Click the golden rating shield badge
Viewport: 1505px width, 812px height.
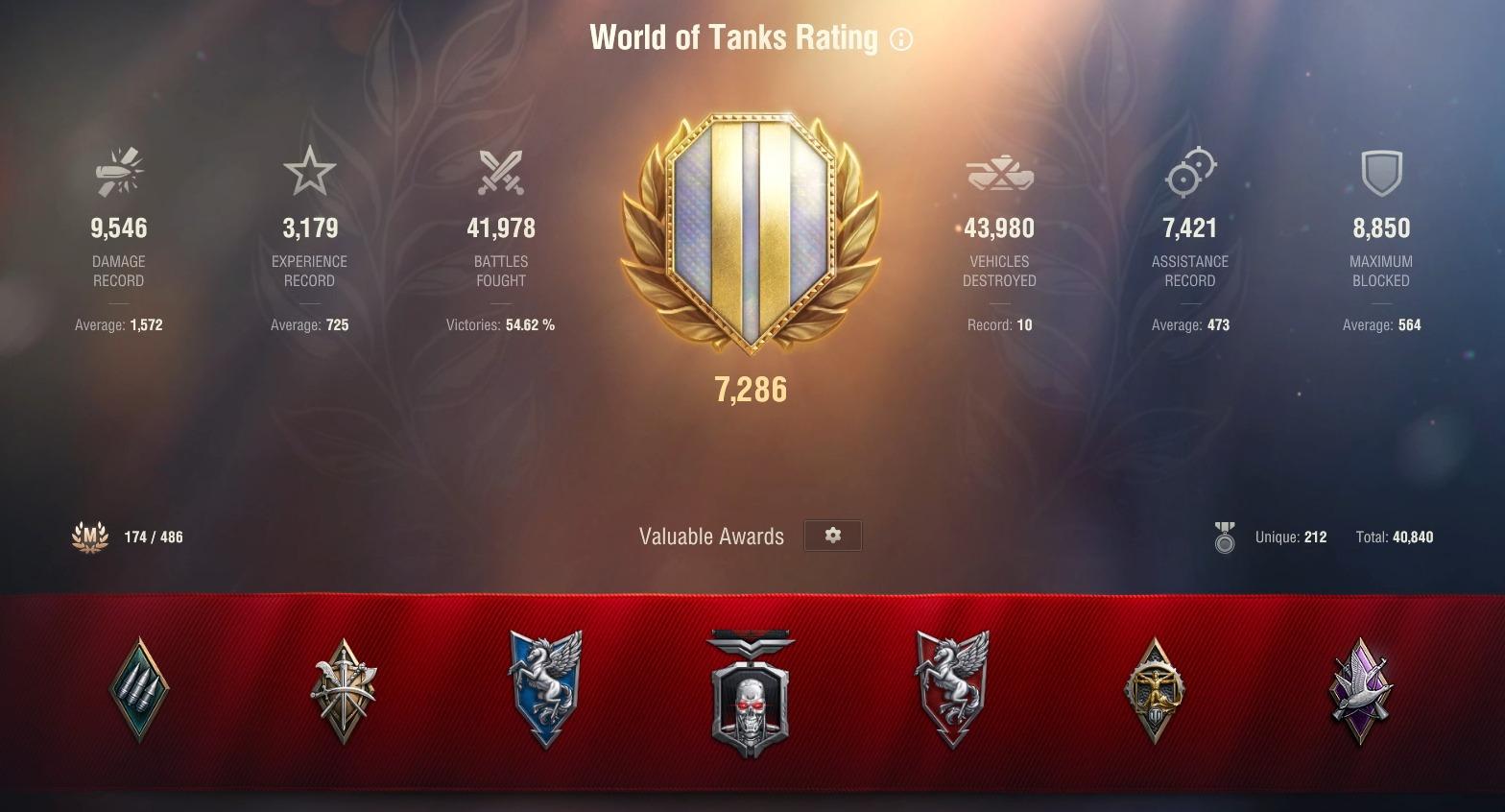point(751,233)
